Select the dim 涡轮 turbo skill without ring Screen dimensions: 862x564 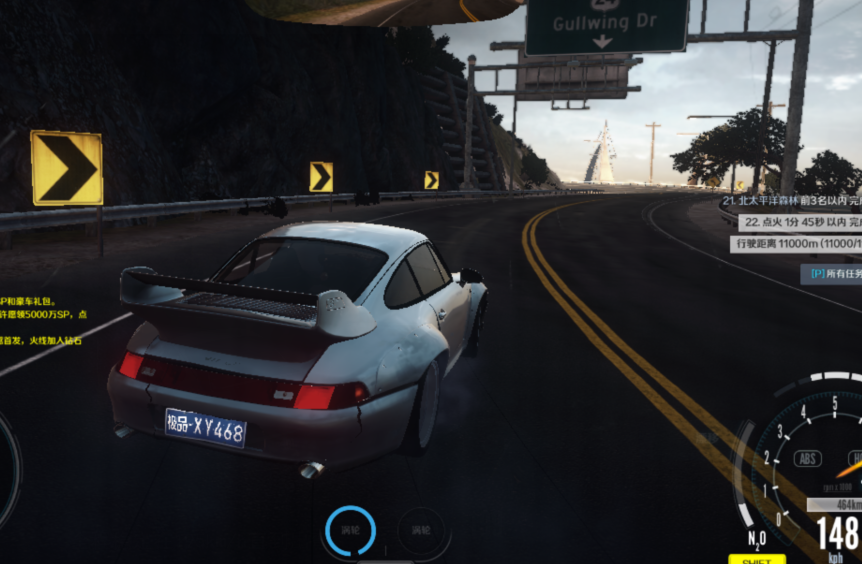pyautogui.click(x=418, y=530)
